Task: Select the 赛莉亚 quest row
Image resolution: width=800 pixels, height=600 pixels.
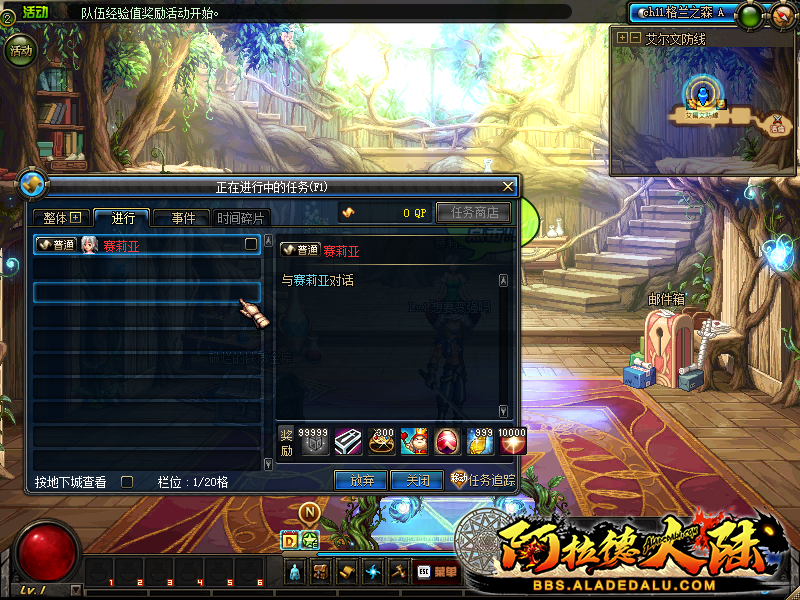Action: tap(148, 245)
